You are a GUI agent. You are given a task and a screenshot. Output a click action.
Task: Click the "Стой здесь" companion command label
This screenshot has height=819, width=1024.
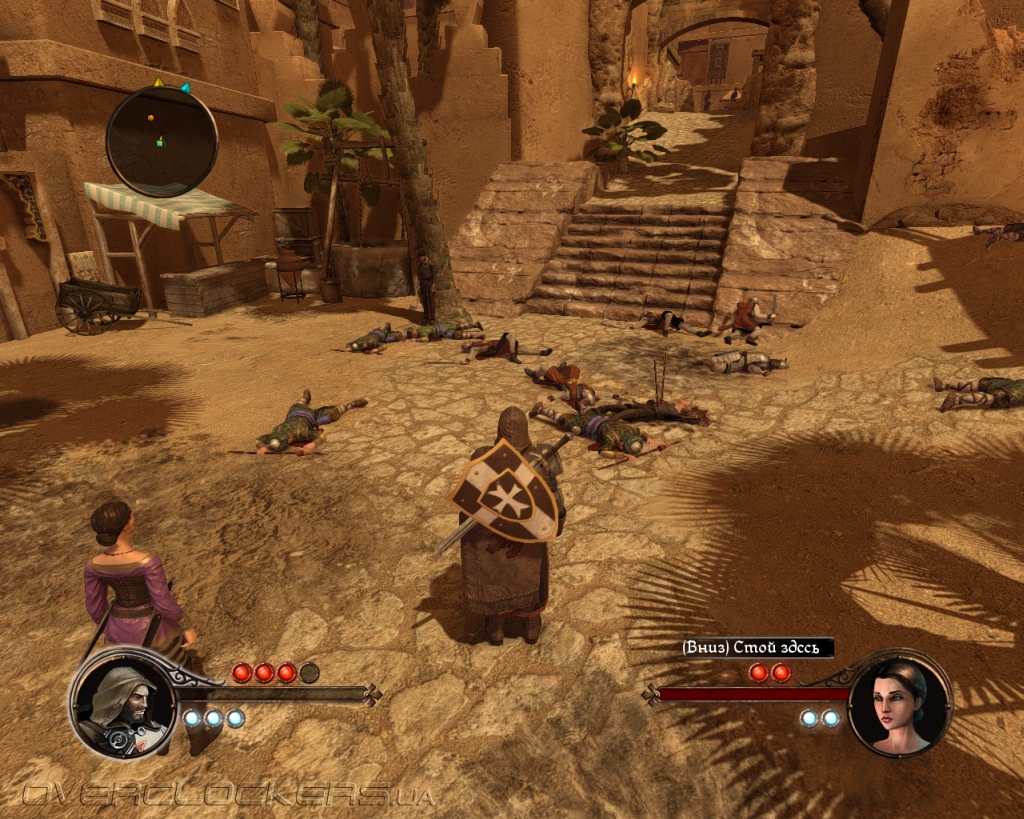(756, 648)
